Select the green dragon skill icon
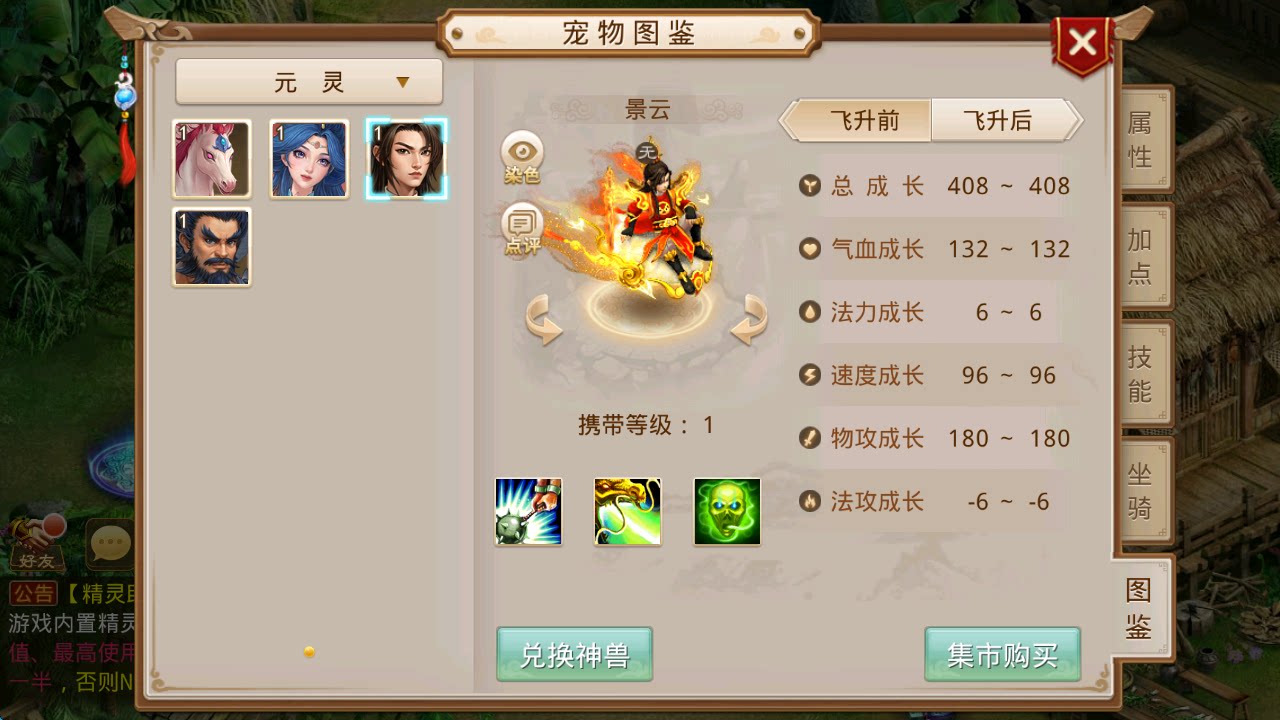The height and width of the screenshot is (720, 1280). 627,511
